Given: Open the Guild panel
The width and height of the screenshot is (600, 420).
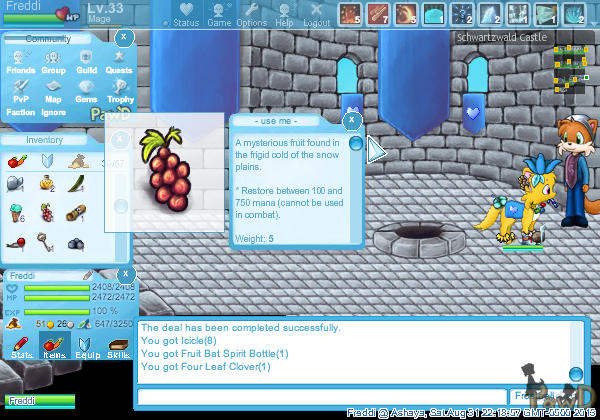Looking at the screenshot, I should tap(86, 63).
